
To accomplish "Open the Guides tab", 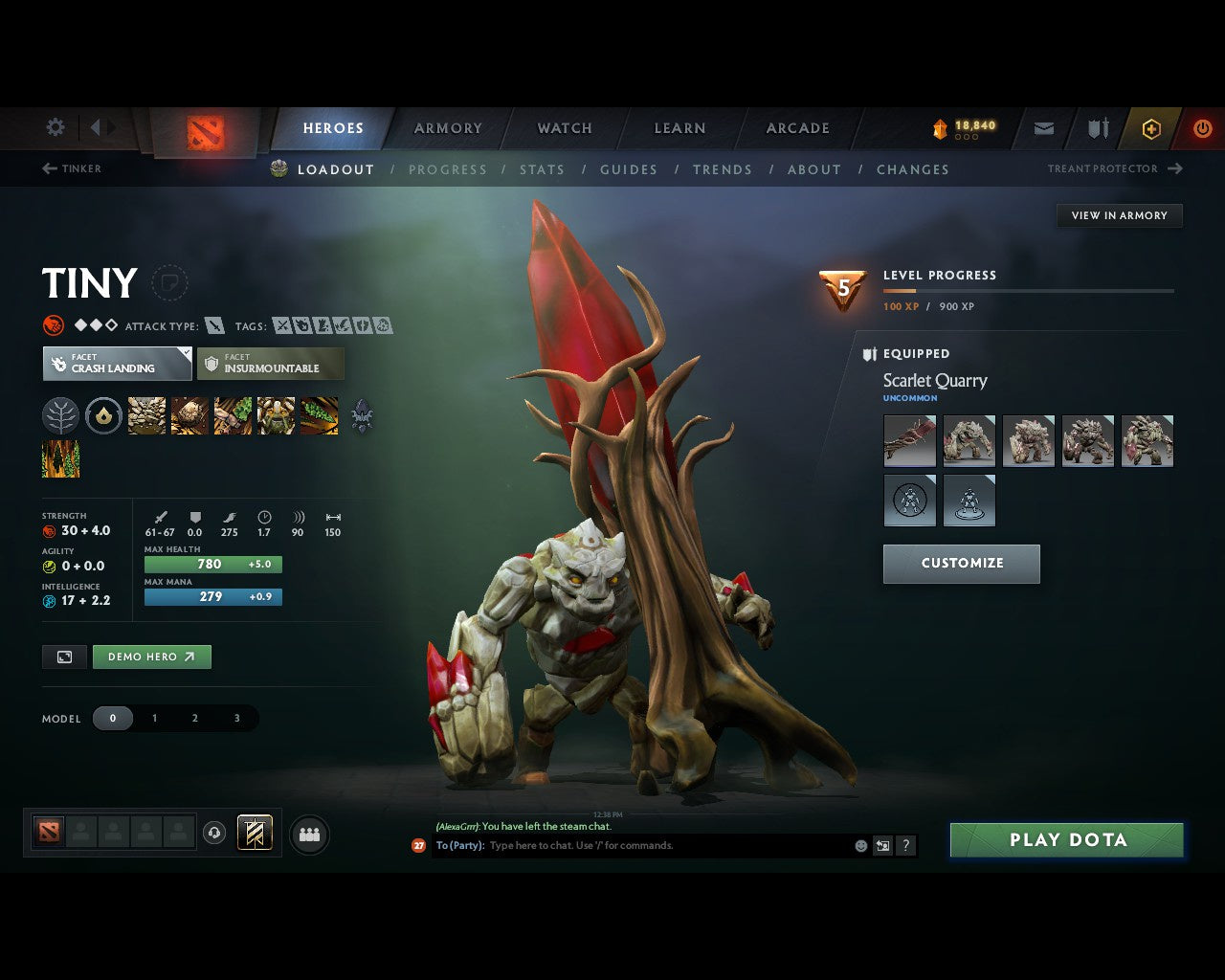I will [x=628, y=169].
